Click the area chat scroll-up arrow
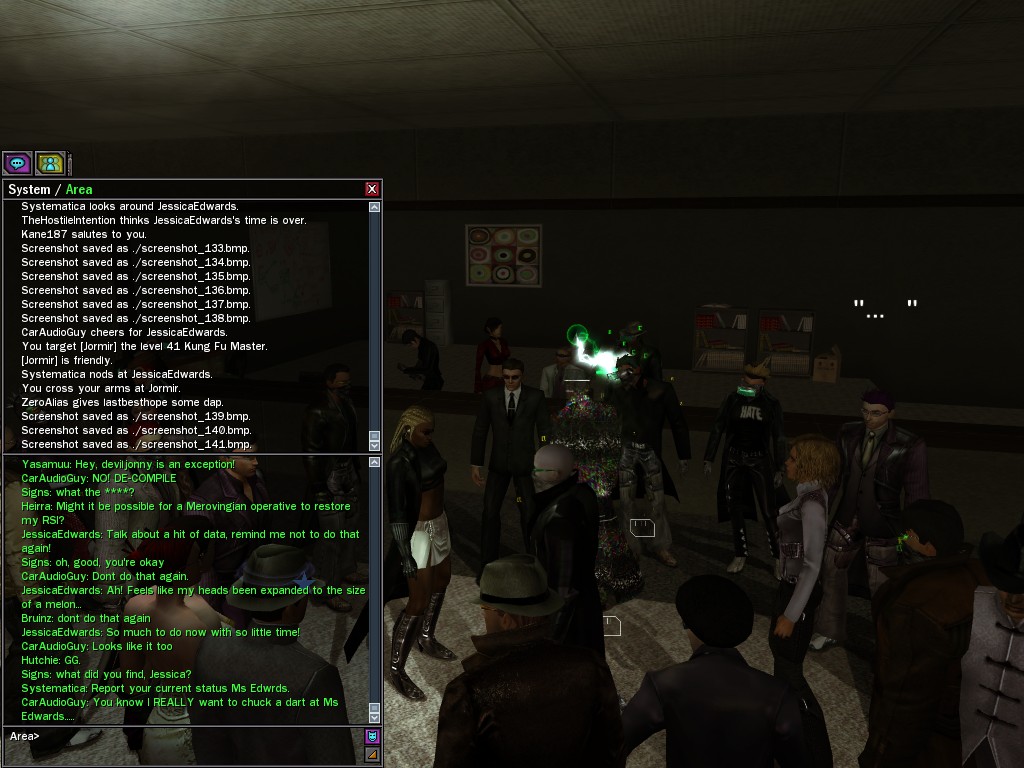The width and height of the screenshot is (1024, 768). pyautogui.click(x=375, y=463)
